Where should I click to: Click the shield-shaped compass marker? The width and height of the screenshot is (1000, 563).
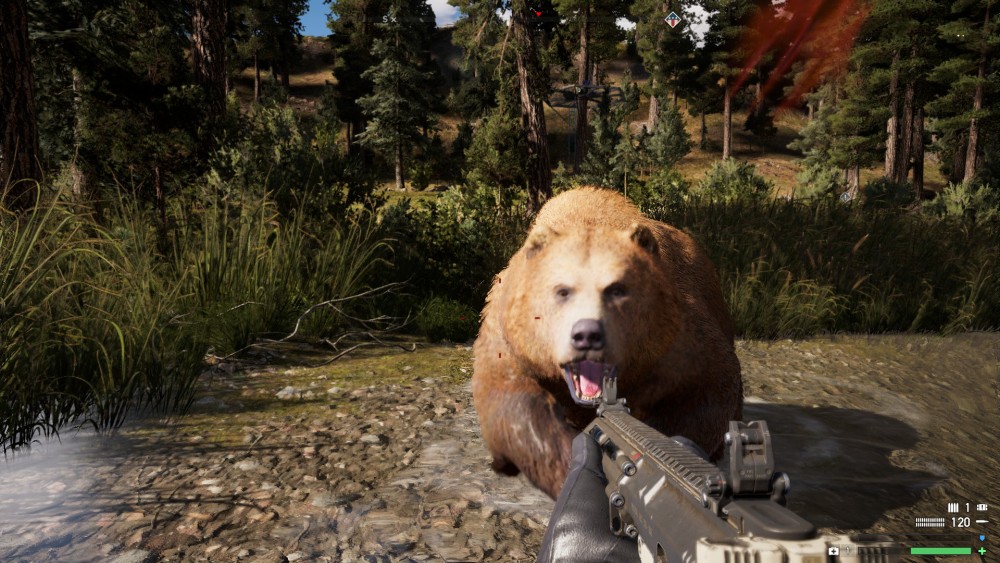tap(672, 18)
